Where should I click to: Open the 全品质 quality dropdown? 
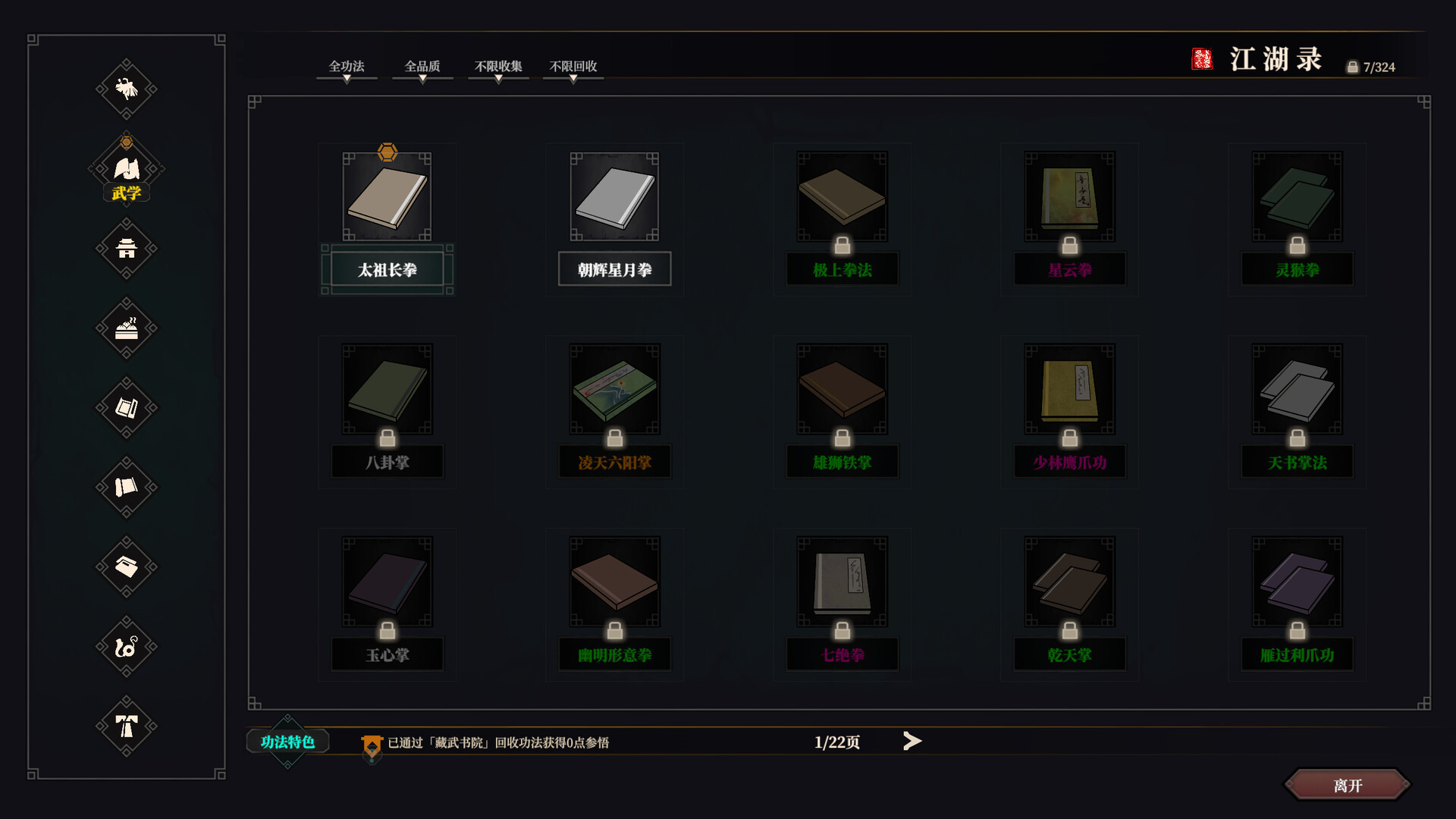[422, 67]
